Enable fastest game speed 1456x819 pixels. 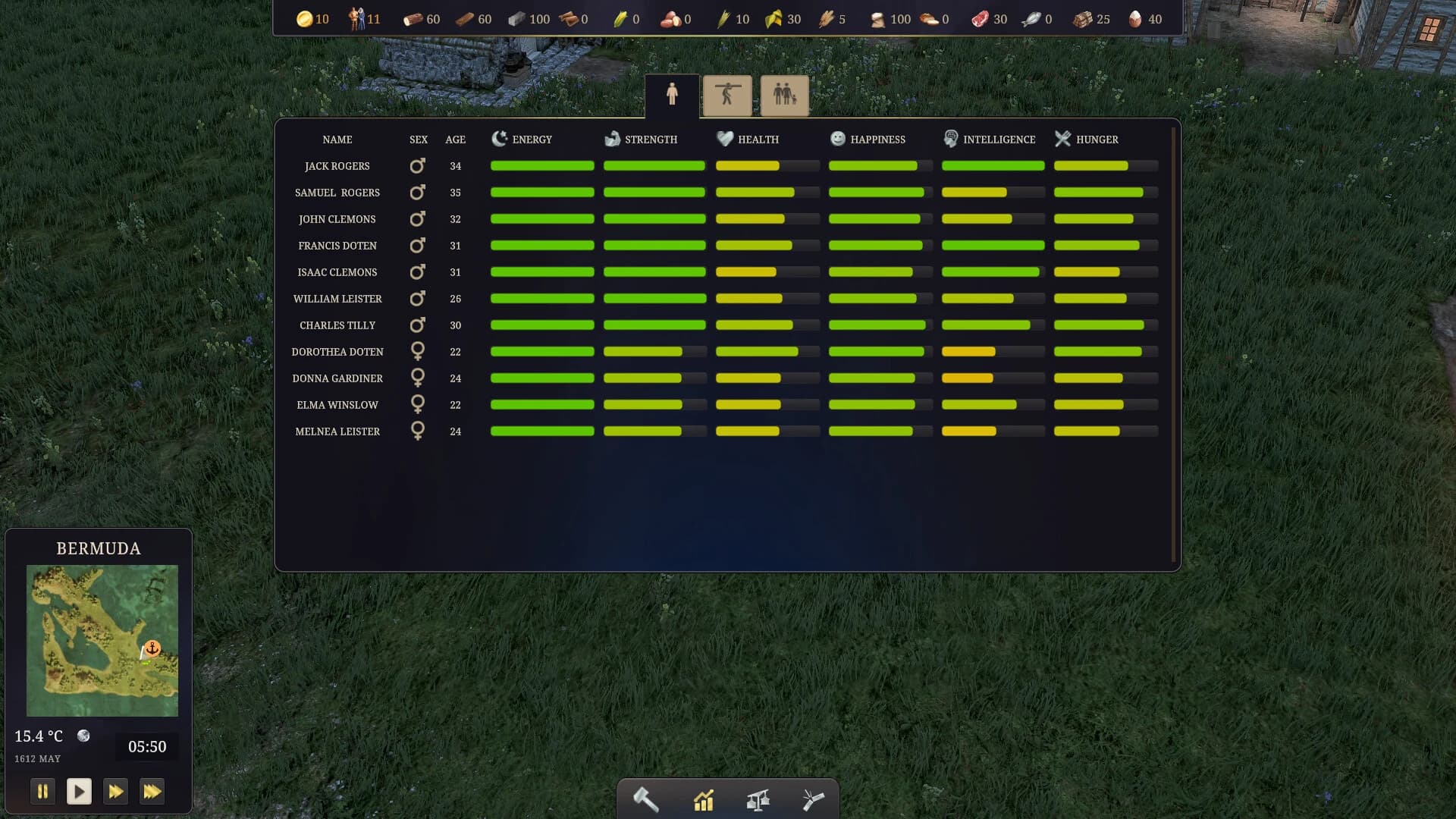pos(153,791)
